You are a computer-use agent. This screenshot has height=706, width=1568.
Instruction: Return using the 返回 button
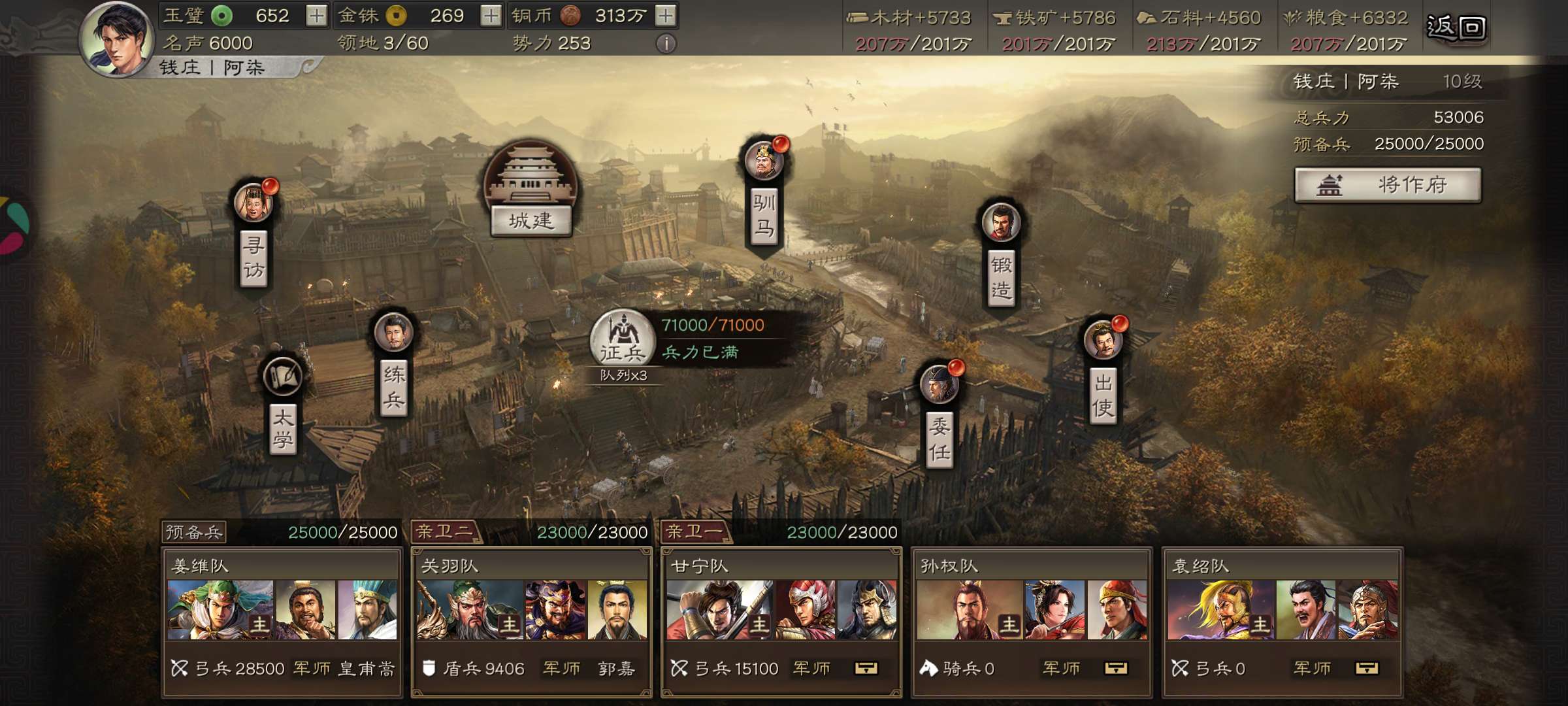[1456, 27]
